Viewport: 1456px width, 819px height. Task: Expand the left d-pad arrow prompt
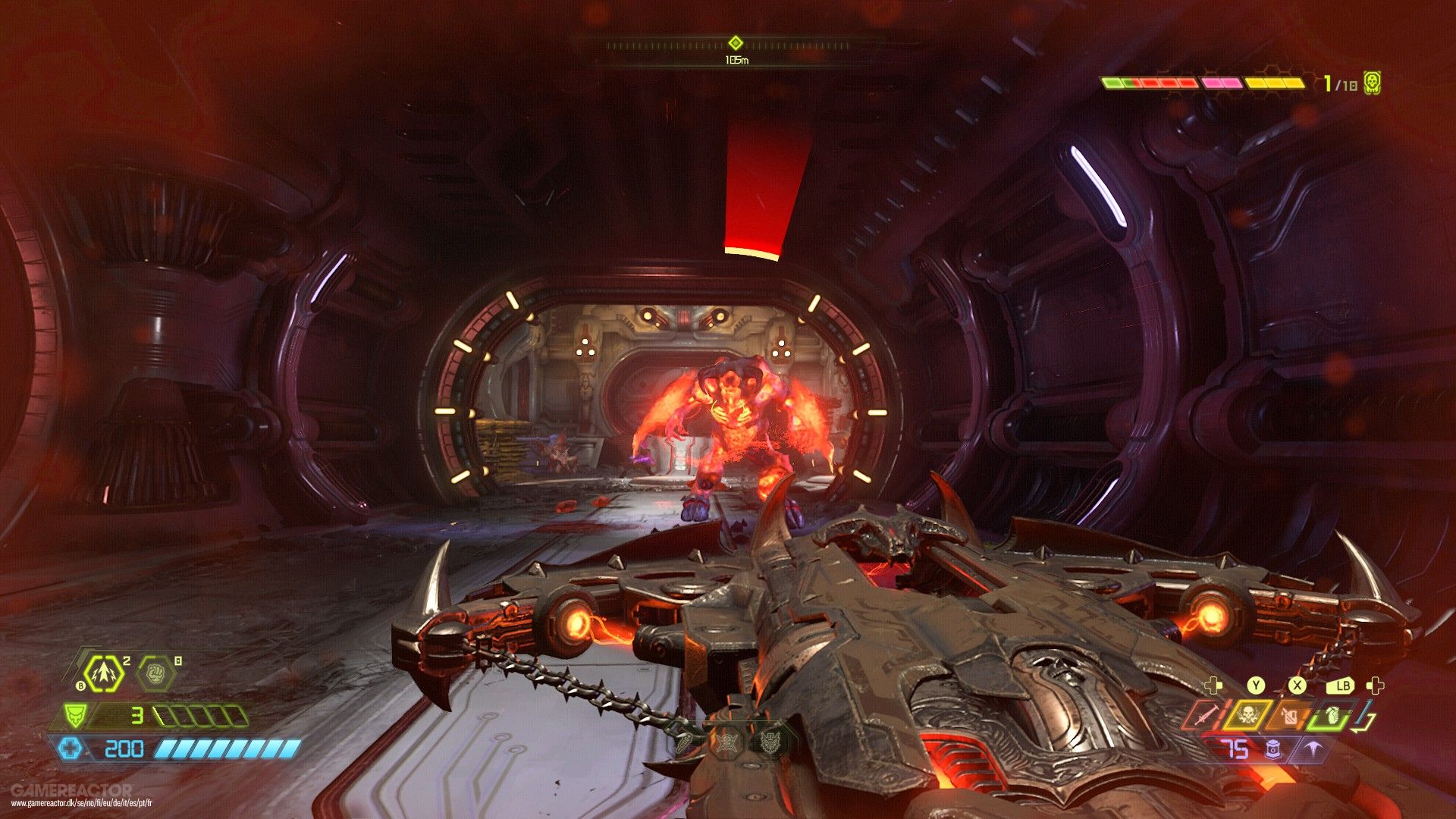point(1213,686)
